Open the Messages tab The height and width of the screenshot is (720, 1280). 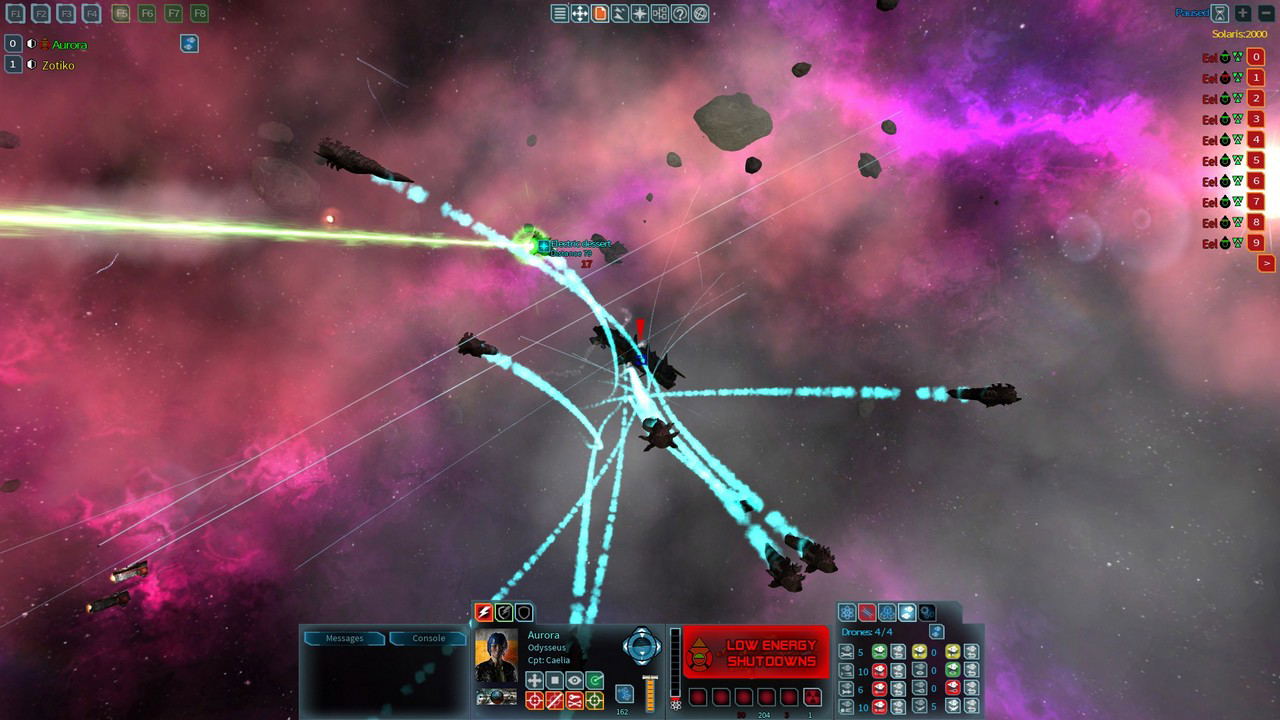345,638
